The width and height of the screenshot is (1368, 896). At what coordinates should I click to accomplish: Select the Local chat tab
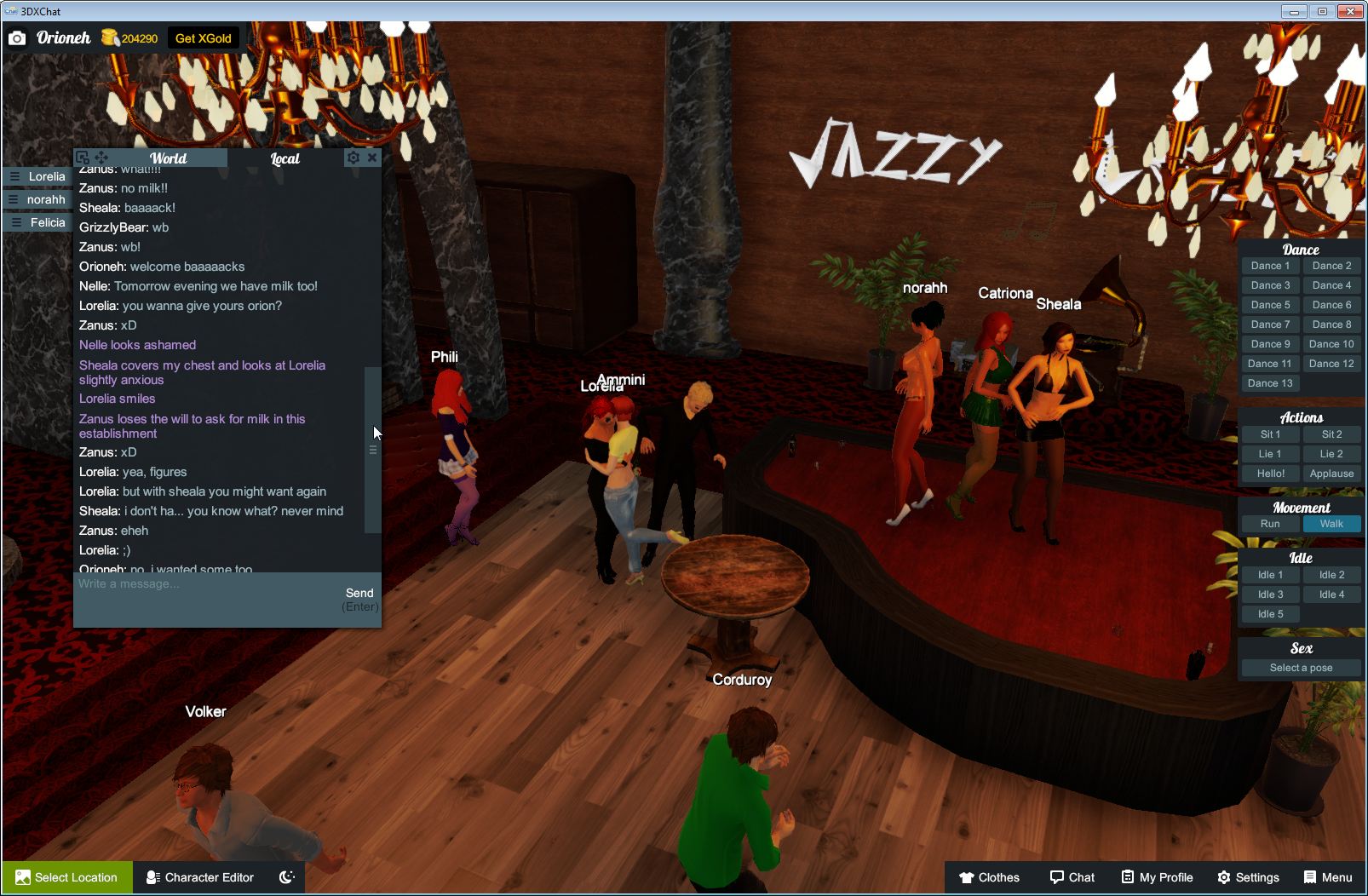(x=285, y=158)
